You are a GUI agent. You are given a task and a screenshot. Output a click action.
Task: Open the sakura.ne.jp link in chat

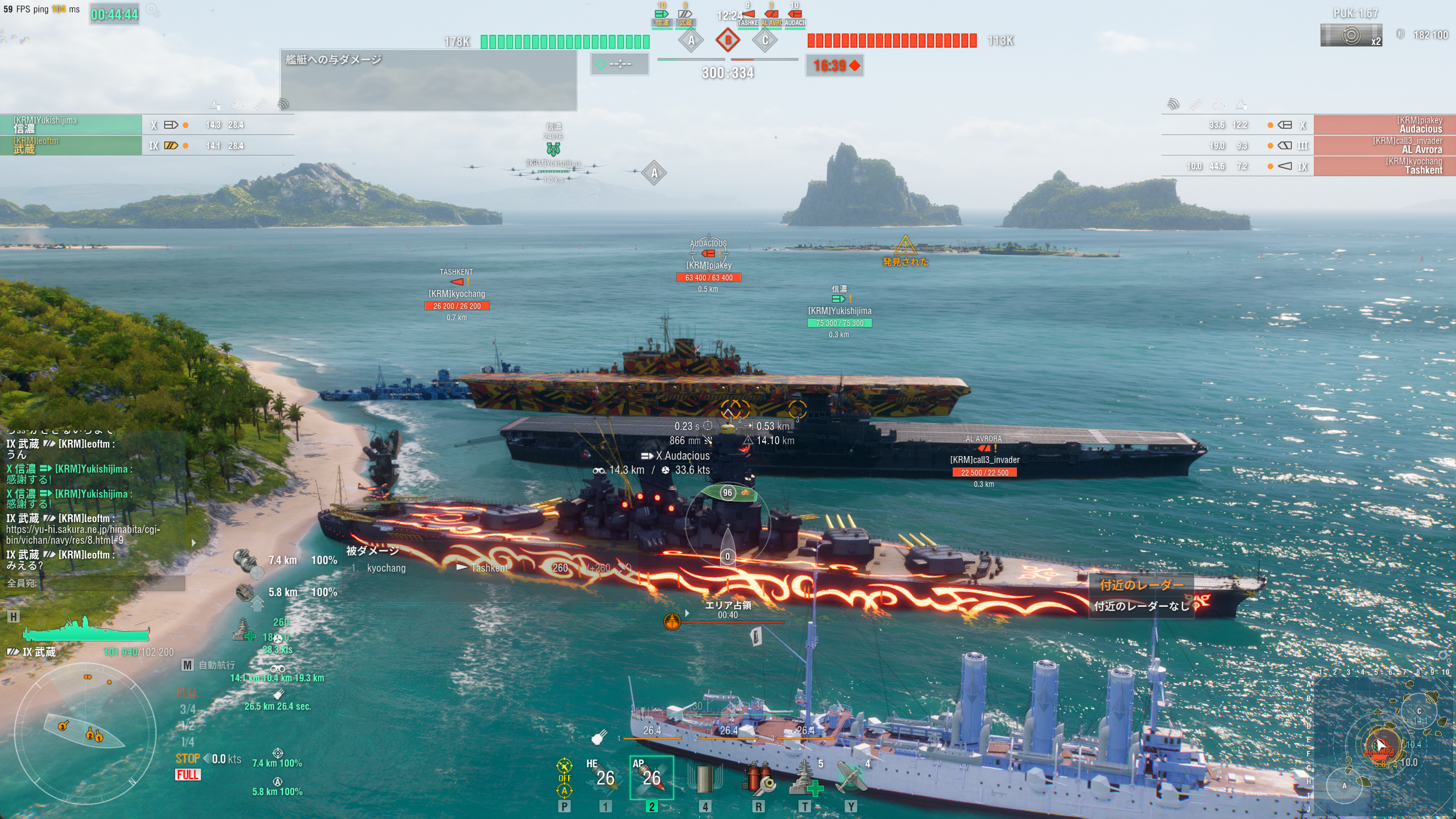pyautogui.click(x=83, y=535)
